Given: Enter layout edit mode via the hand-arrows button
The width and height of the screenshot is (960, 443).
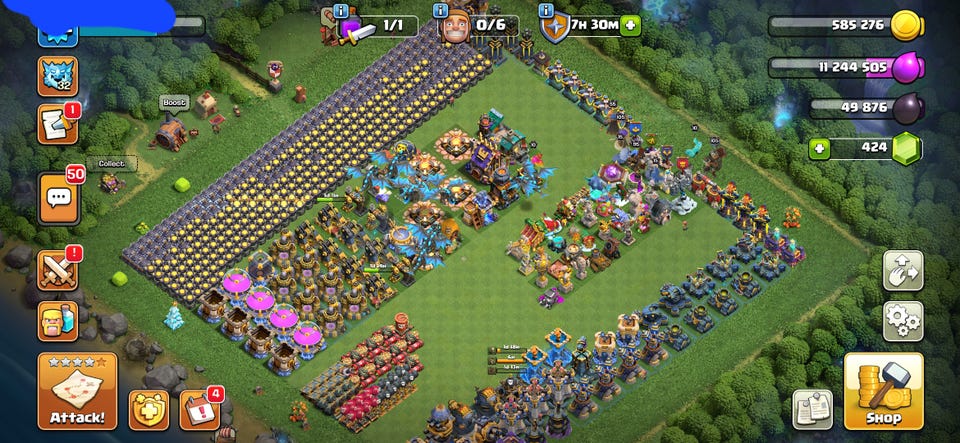Looking at the screenshot, I should pyautogui.click(x=902, y=271).
